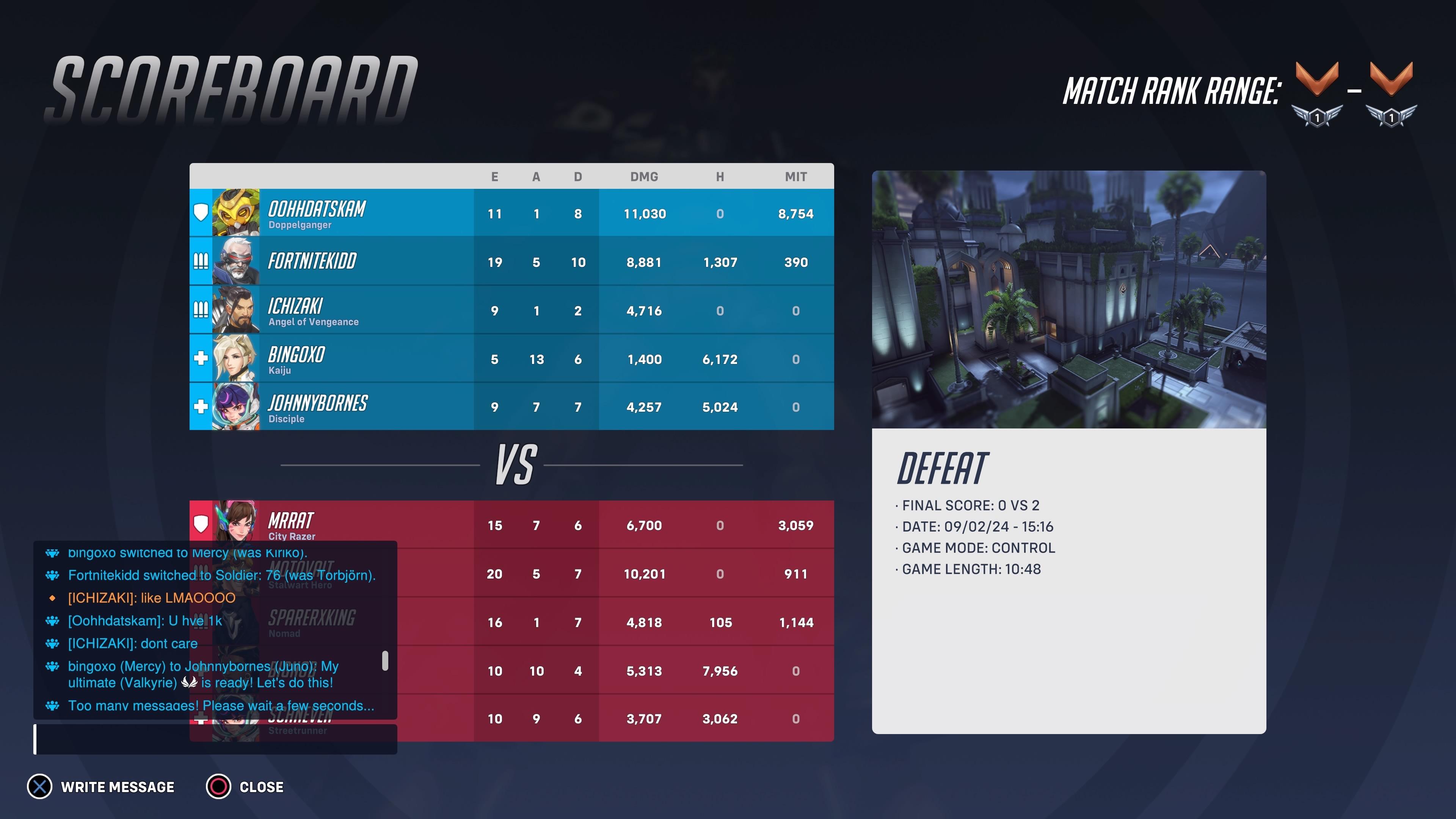Select the orange diamond icon next to 'like LMAOOOO'

[52, 598]
